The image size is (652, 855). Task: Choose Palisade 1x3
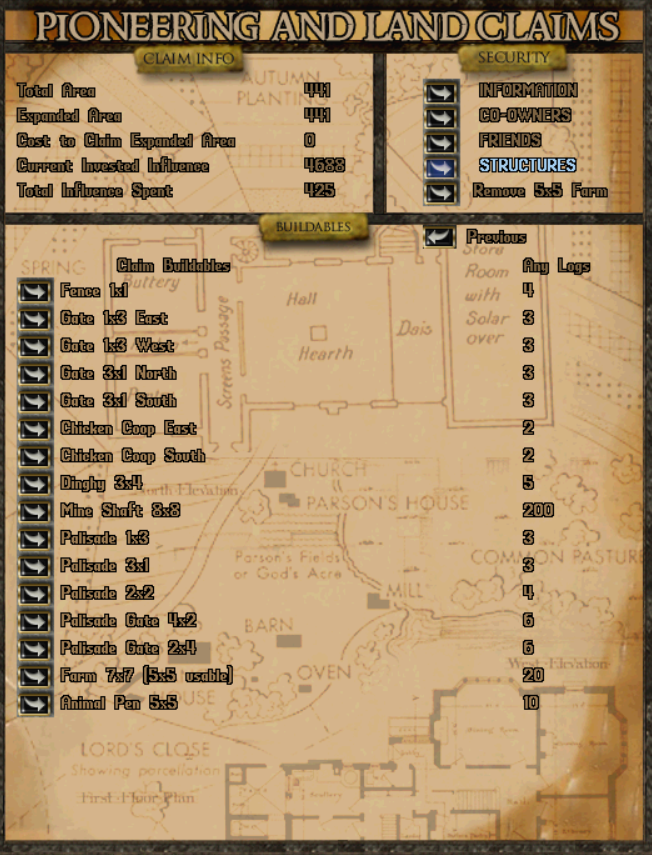click(x=35, y=540)
